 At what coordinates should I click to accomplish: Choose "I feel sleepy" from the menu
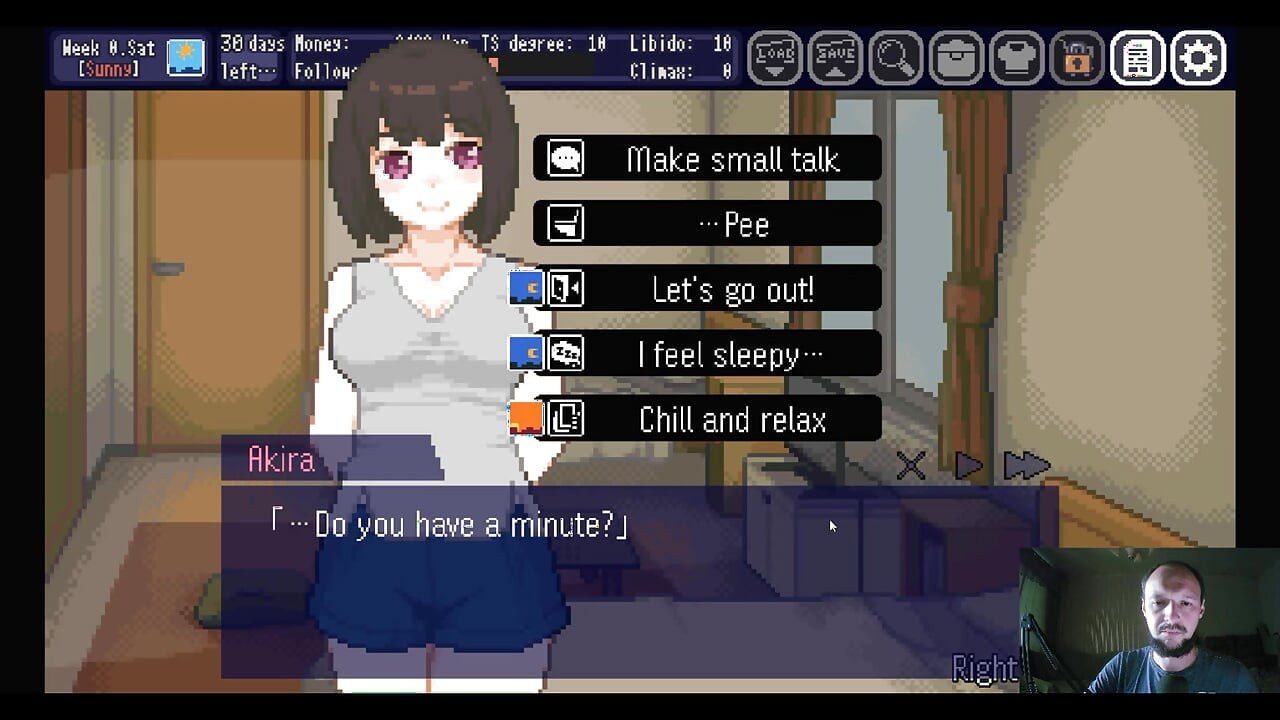tap(707, 354)
